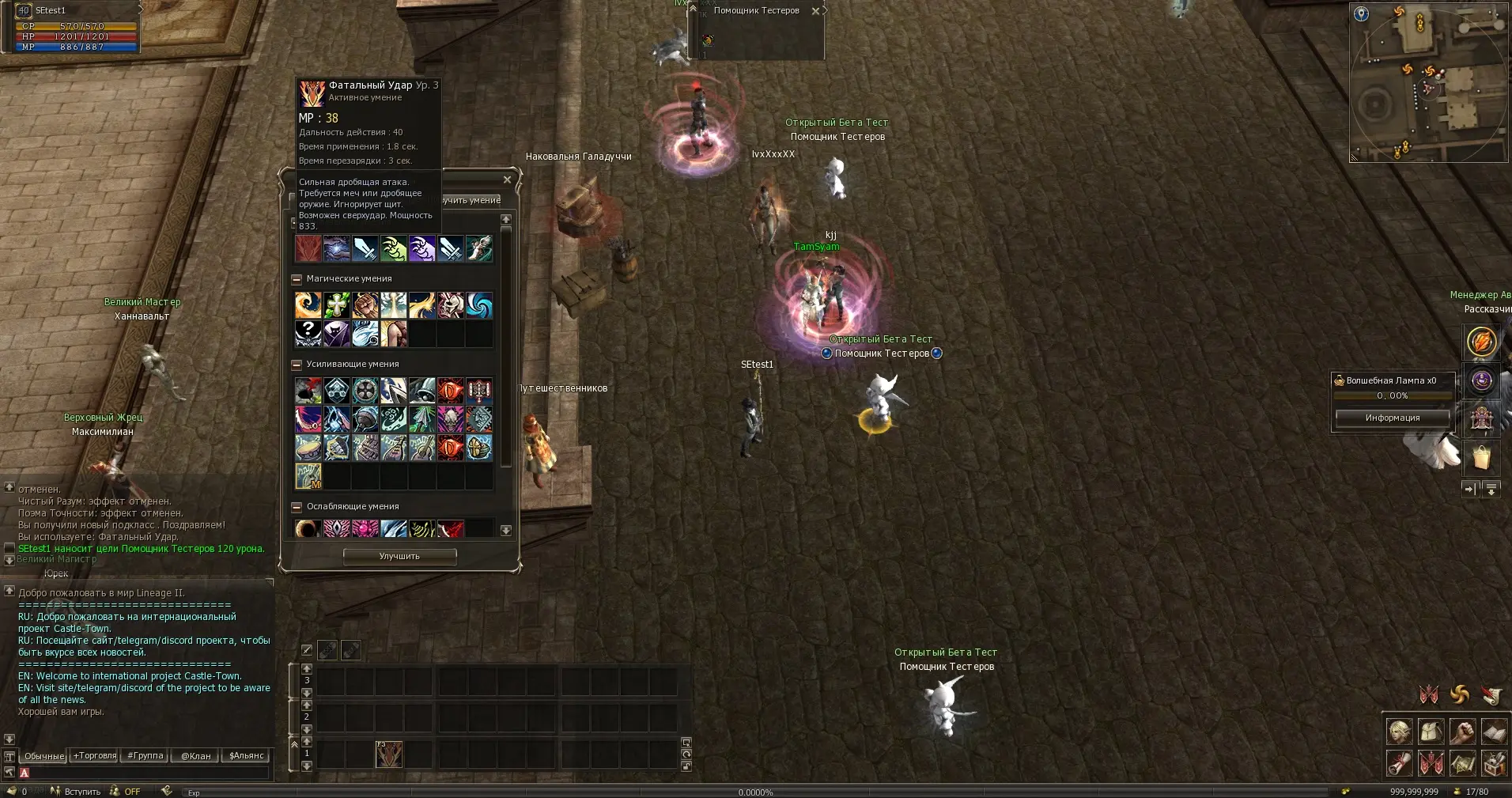This screenshot has height=798, width=1512.
Task: Switch to the $Альянс chat tab
Action: click(247, 756)
